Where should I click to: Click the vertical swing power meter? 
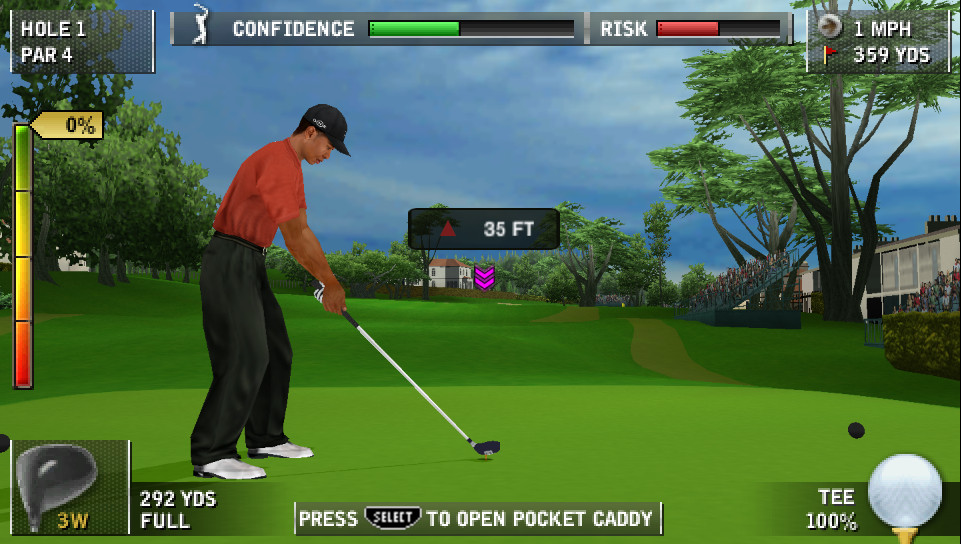(22, 255)
